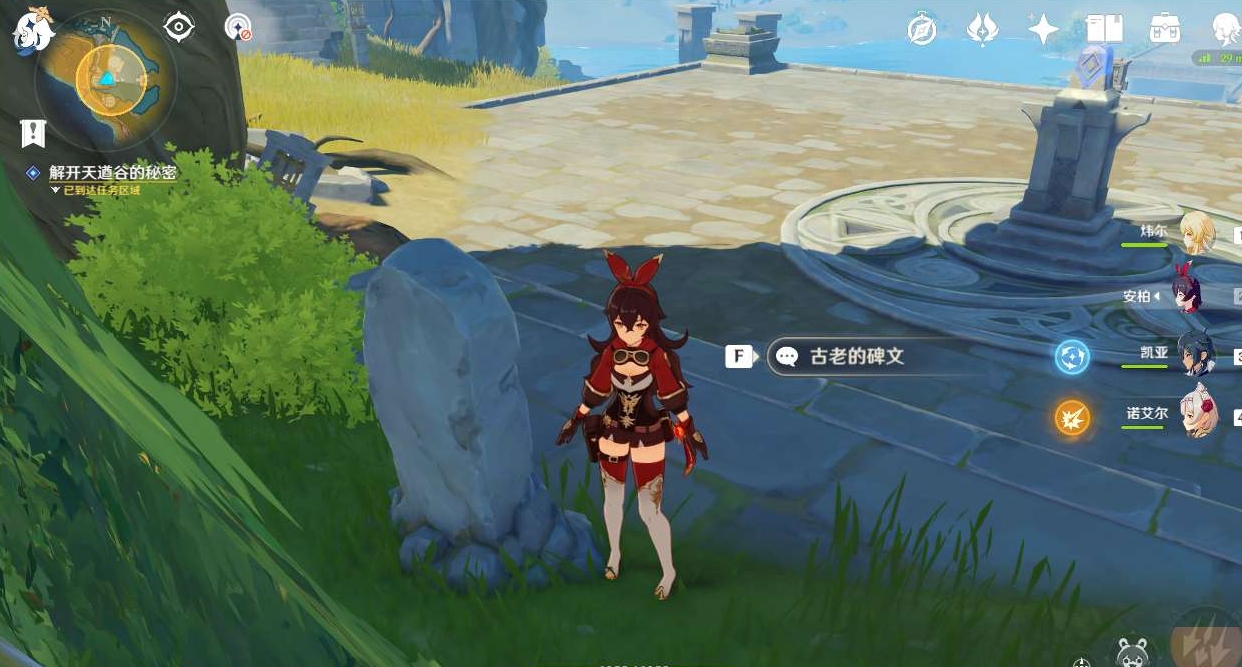Click the co-op disabled signal icon
Screen dimensions: 1242x667
click(x=238, y=27)
